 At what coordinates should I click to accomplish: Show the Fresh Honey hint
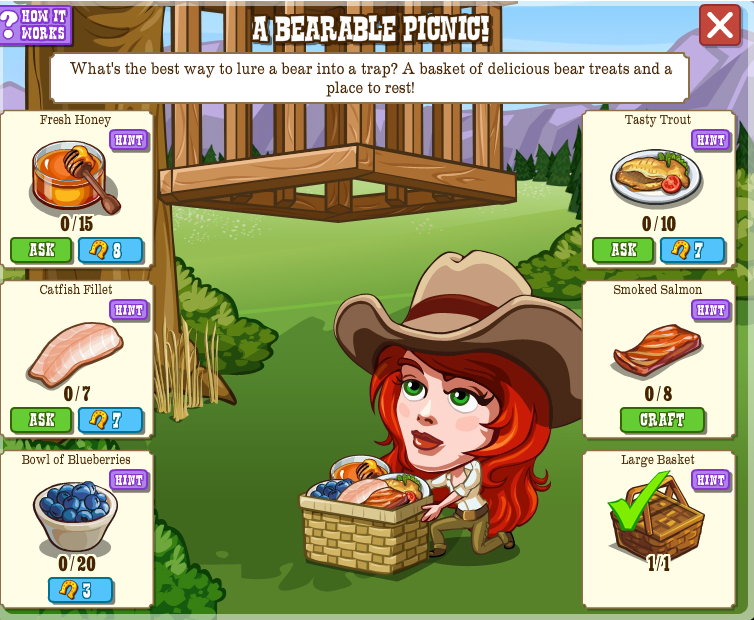[128, 140]
